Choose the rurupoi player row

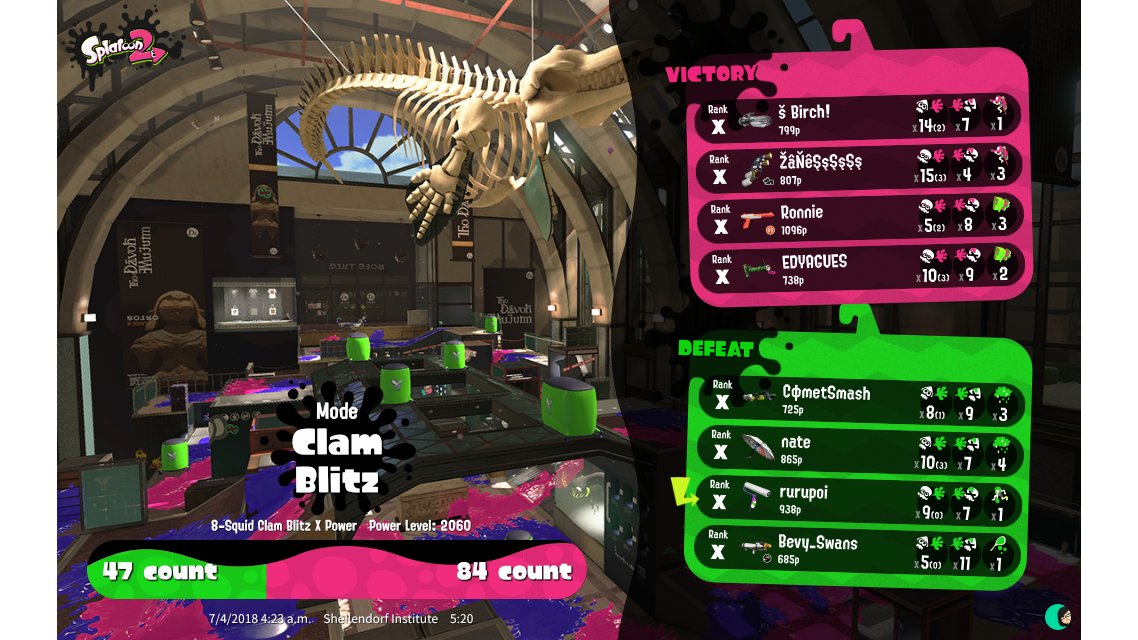860,499
